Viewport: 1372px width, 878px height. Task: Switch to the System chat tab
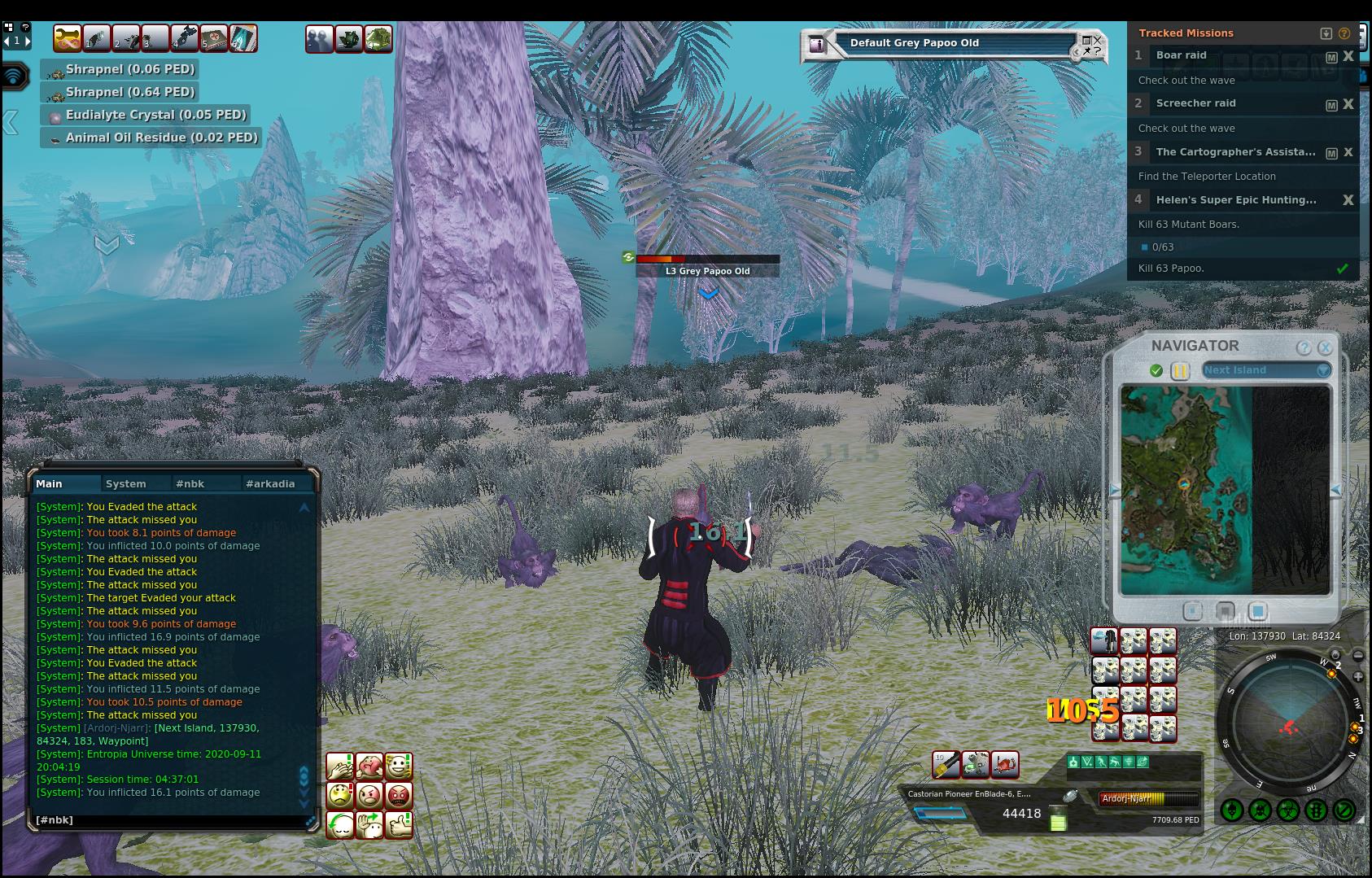(x=126, y=483)
